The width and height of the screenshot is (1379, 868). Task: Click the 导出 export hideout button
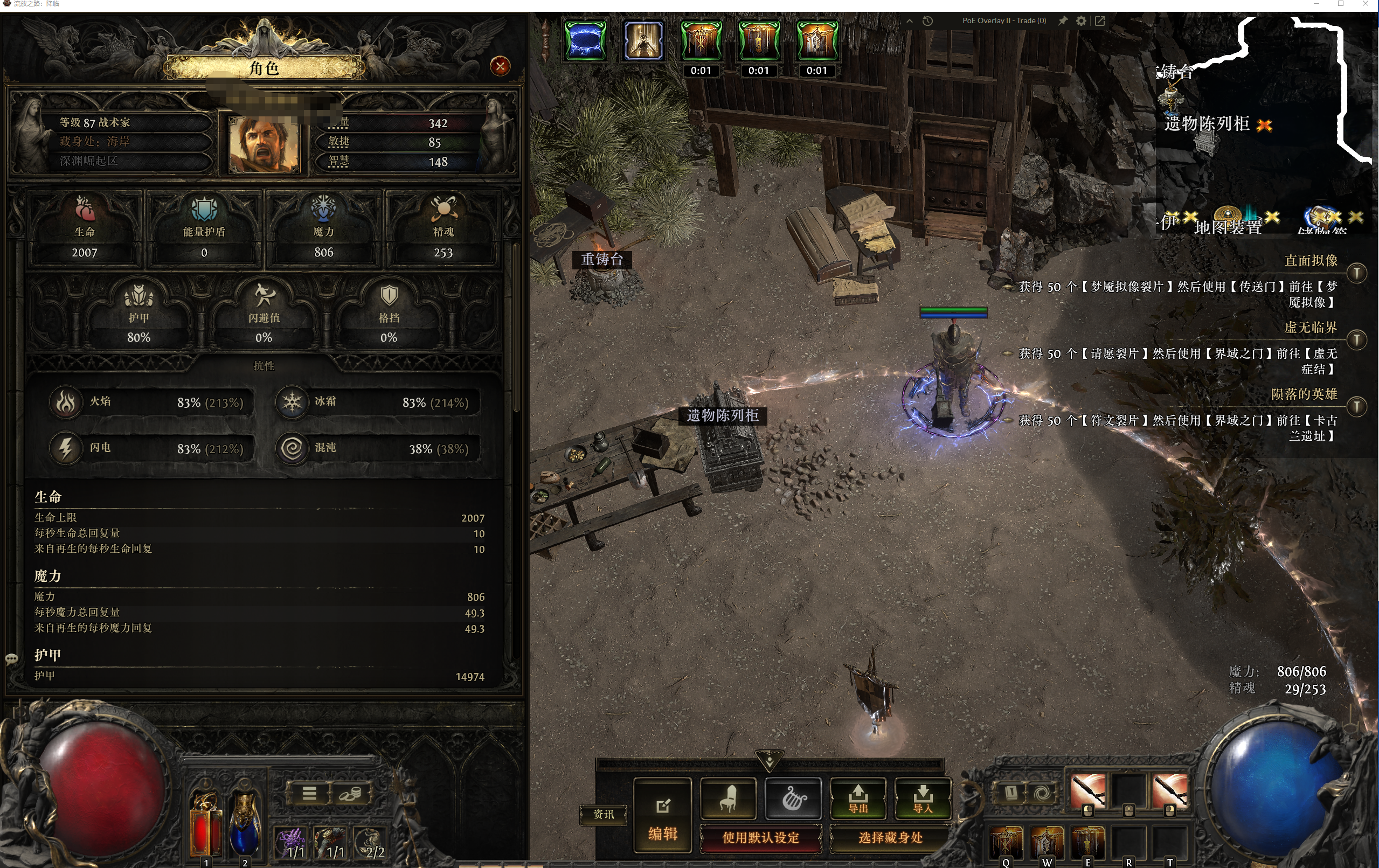(858, 798)
